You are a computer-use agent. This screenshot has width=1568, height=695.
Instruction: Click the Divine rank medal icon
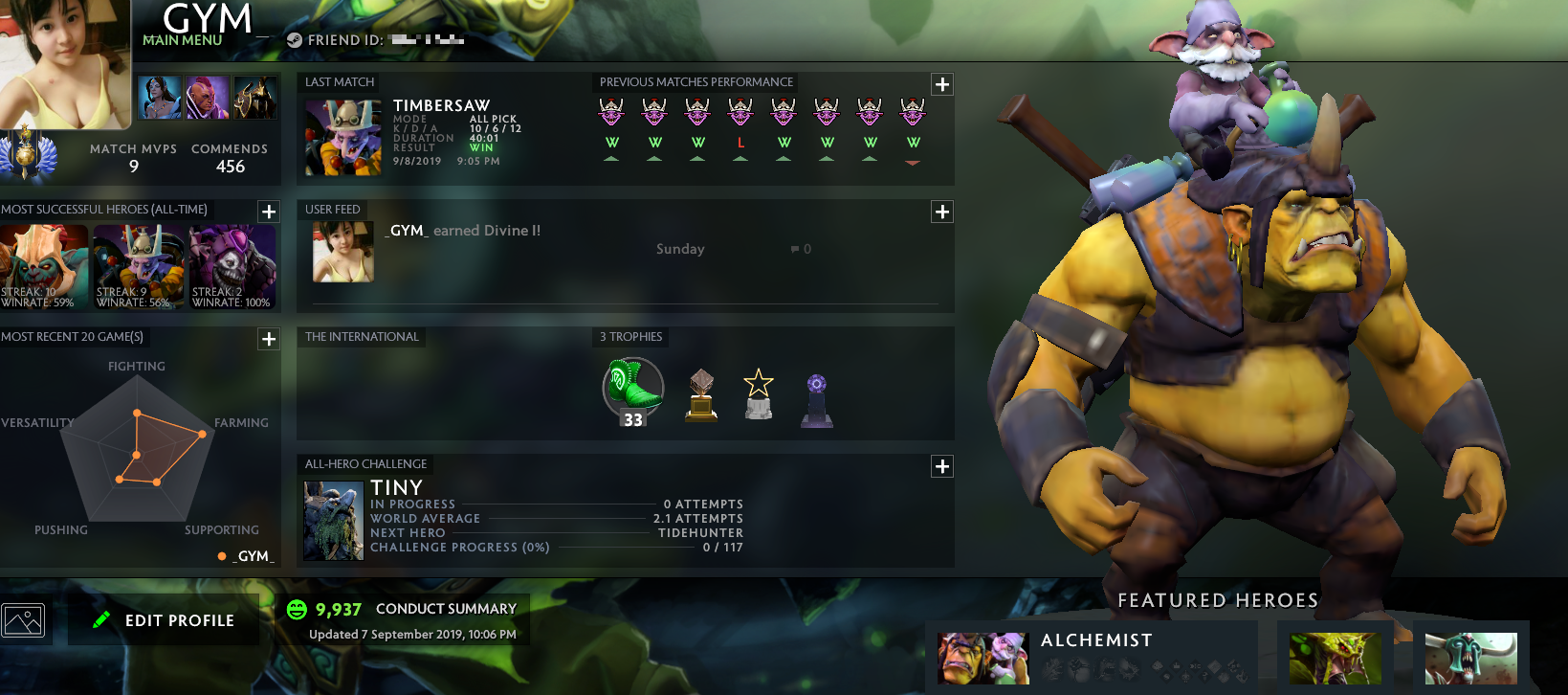point(24,156)
